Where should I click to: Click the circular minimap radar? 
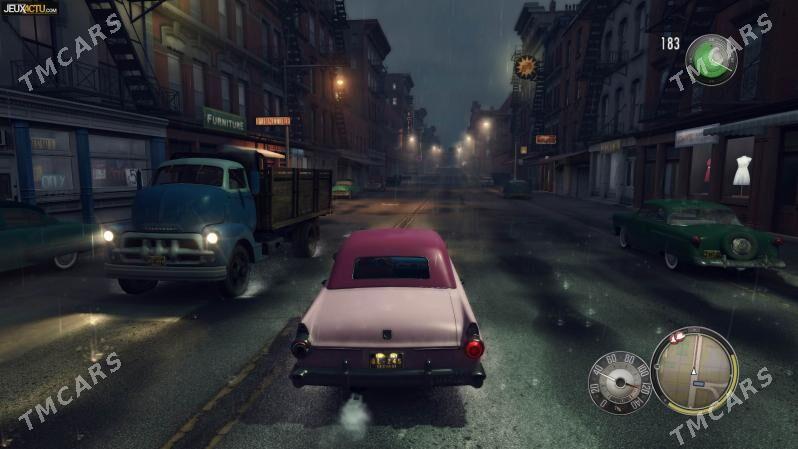point(693,370)
